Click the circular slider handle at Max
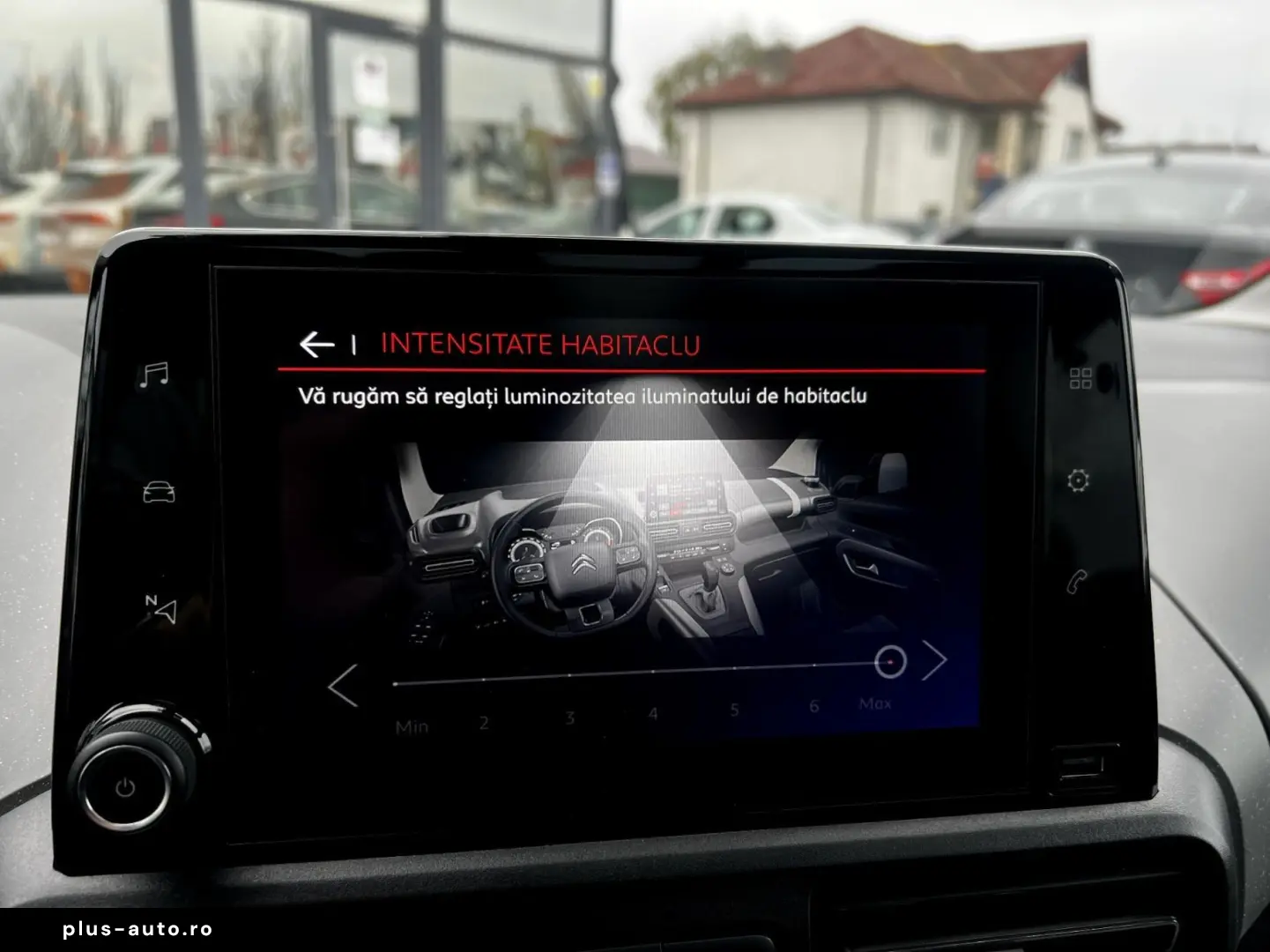This screenshot has width=1270, height=952. click(890, 661)
